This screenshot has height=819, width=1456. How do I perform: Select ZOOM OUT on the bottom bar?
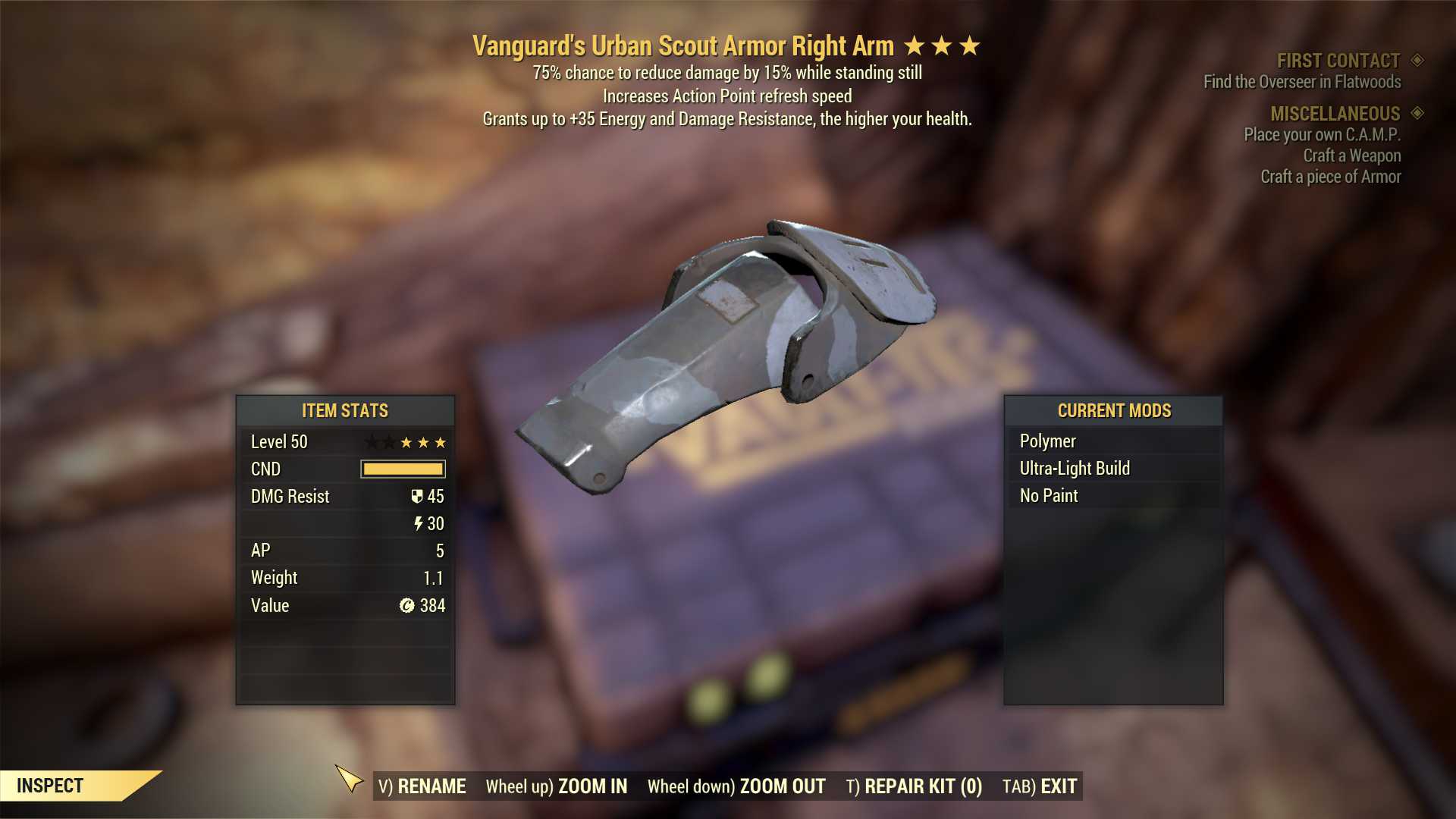click(736, 786)
